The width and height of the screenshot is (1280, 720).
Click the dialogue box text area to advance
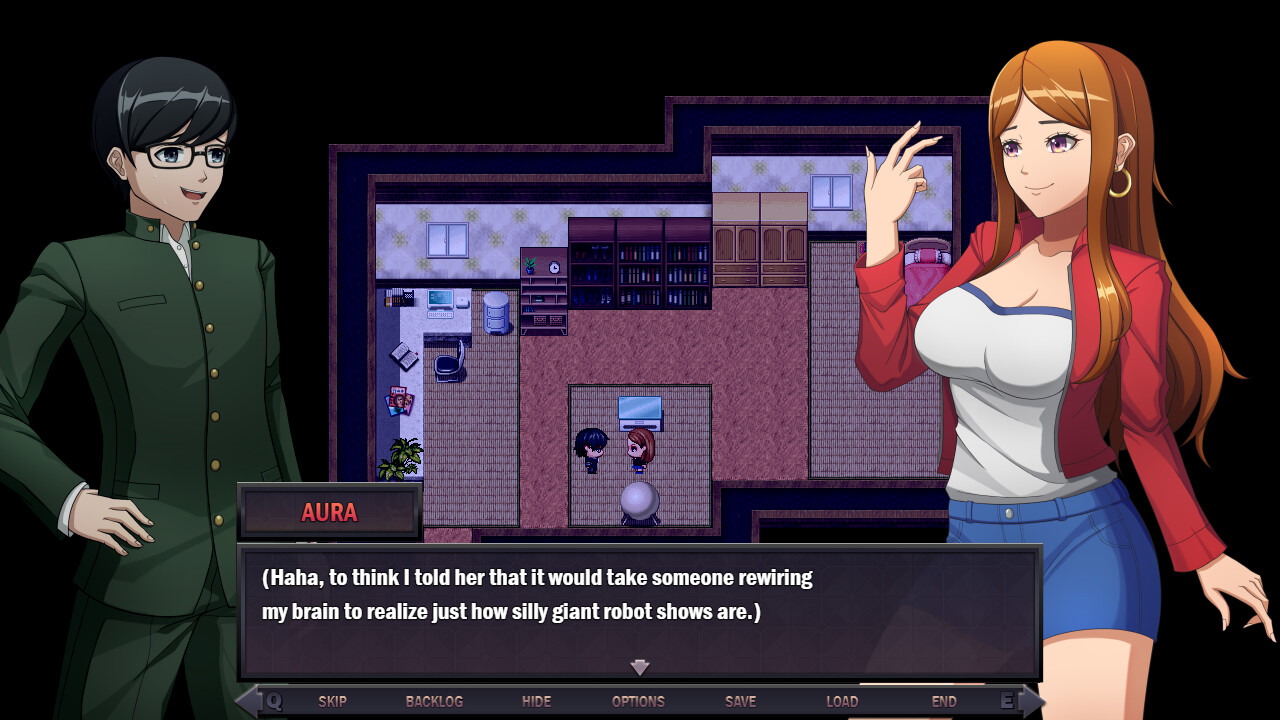pos(640,595)
